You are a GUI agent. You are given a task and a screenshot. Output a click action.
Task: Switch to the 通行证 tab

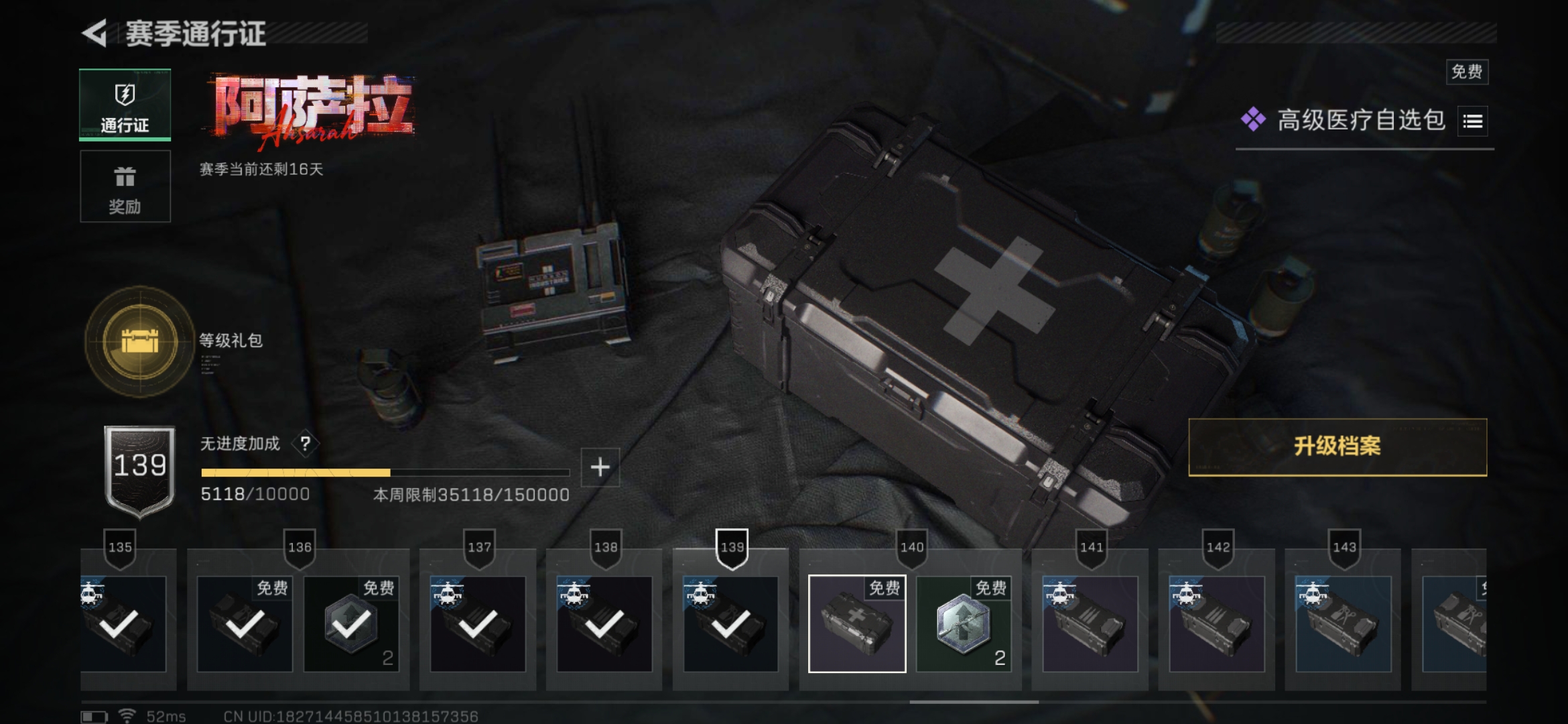[125, 105]
